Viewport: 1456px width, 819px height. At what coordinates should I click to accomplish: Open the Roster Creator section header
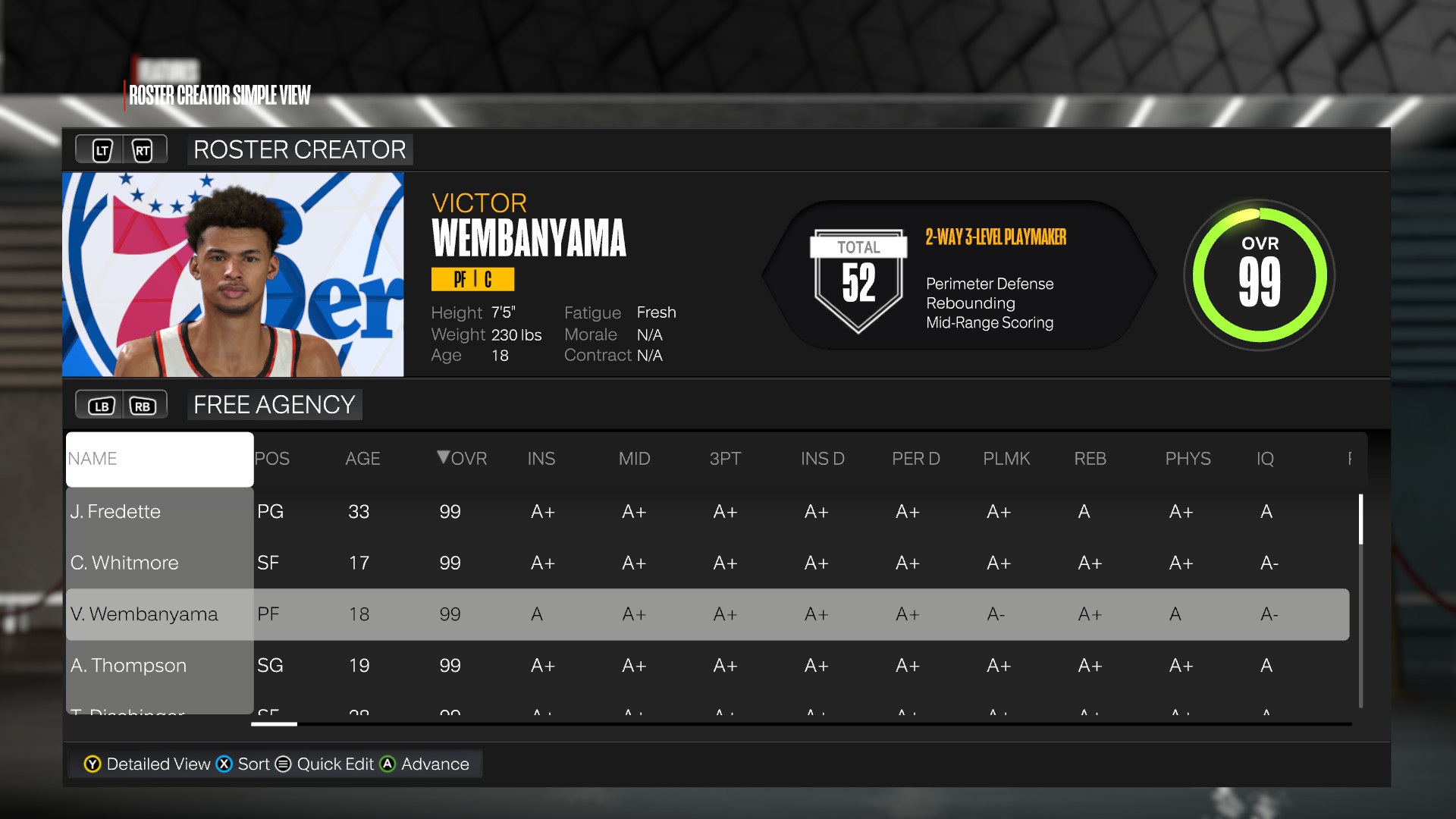(x=300, y=150)
